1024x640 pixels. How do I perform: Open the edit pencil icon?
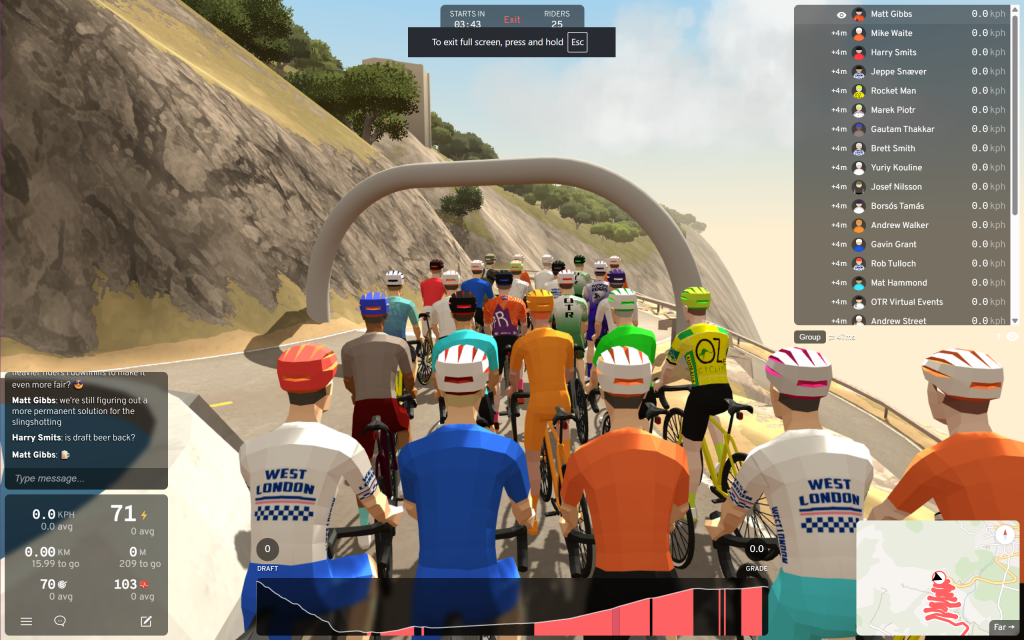point(146,621)
